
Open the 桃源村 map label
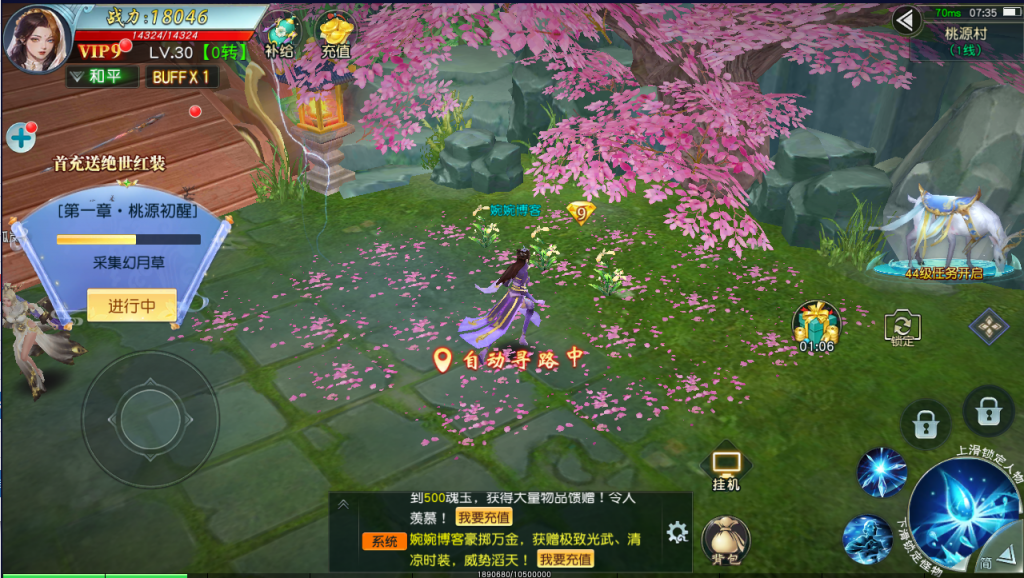tap(965, 38)
